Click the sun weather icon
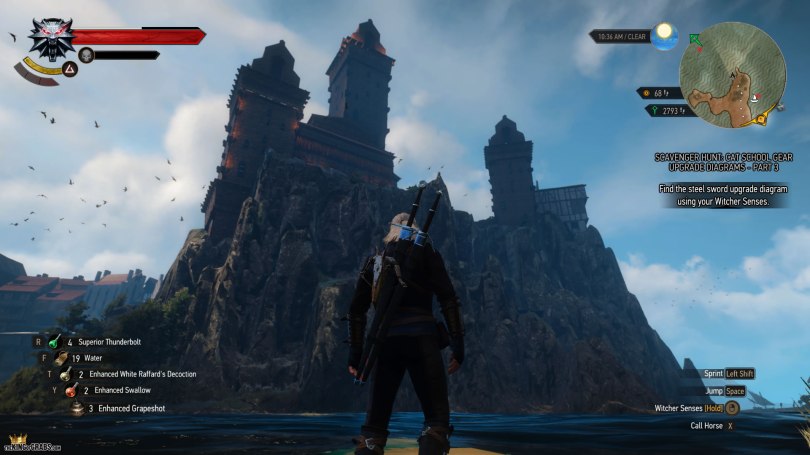Viewport: 810px width, 455px height. coord(662,34)
